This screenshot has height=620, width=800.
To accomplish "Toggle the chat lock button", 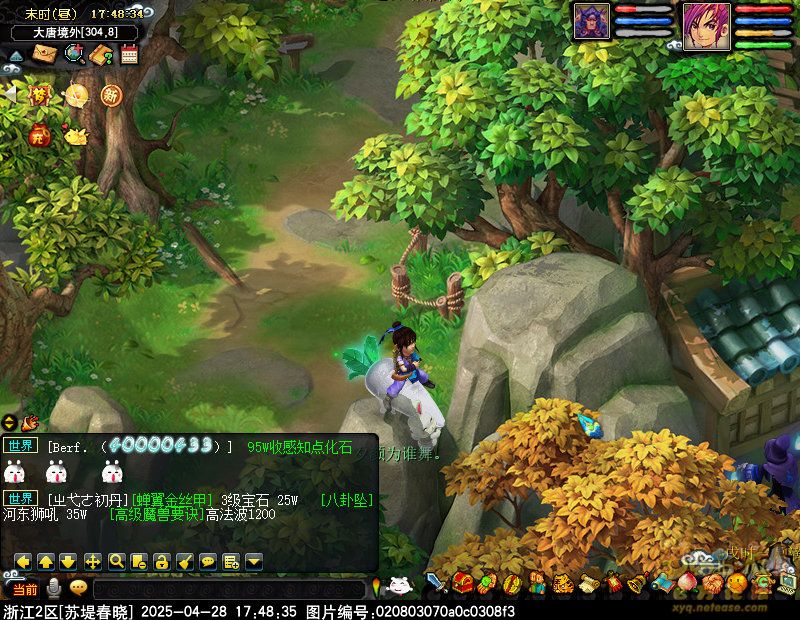I will 161,561.
